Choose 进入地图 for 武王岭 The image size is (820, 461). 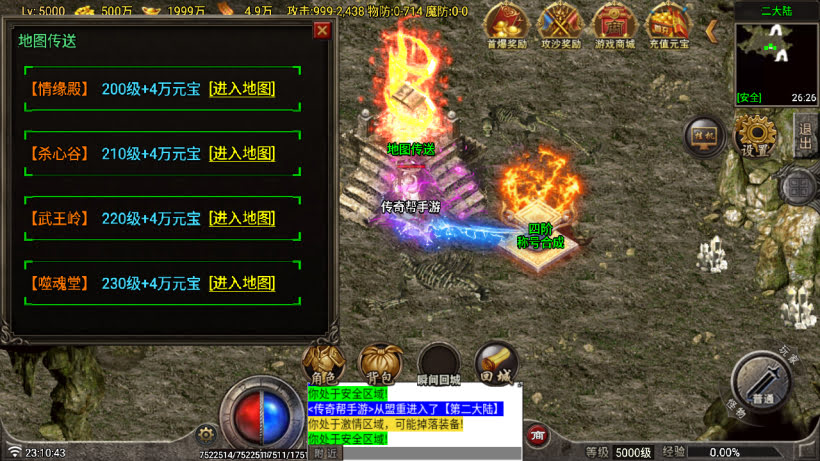point(241,218)
